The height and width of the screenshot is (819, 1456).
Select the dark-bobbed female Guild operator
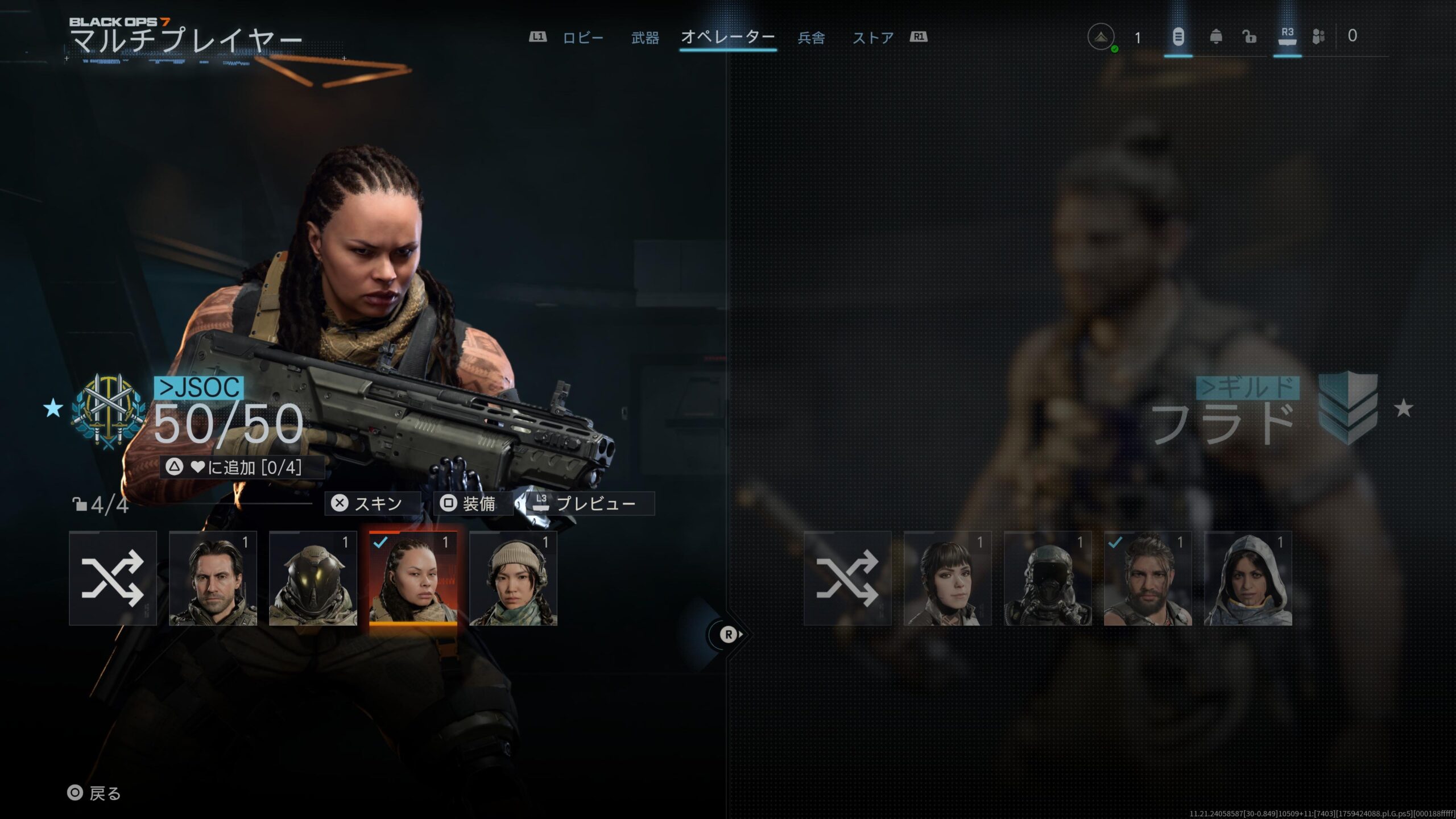click(x=948, y=578)
